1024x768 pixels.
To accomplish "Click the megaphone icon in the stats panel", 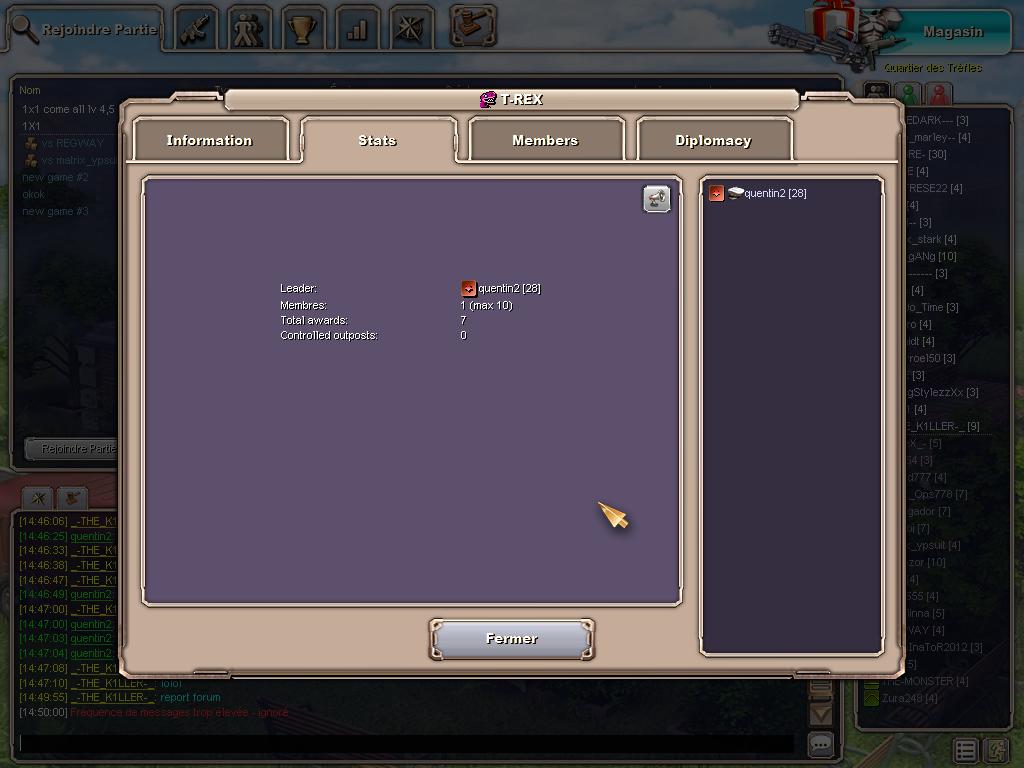I will point(656,199).
